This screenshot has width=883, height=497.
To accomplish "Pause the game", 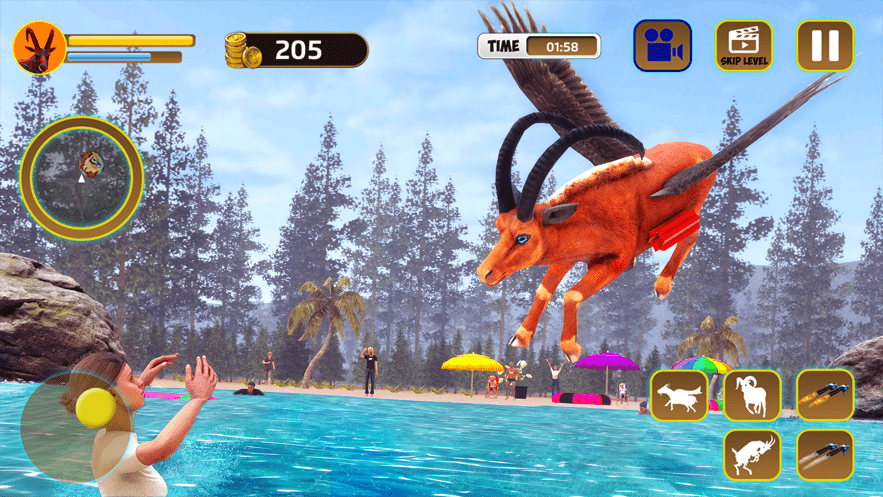I will click(x=824, y=46).
